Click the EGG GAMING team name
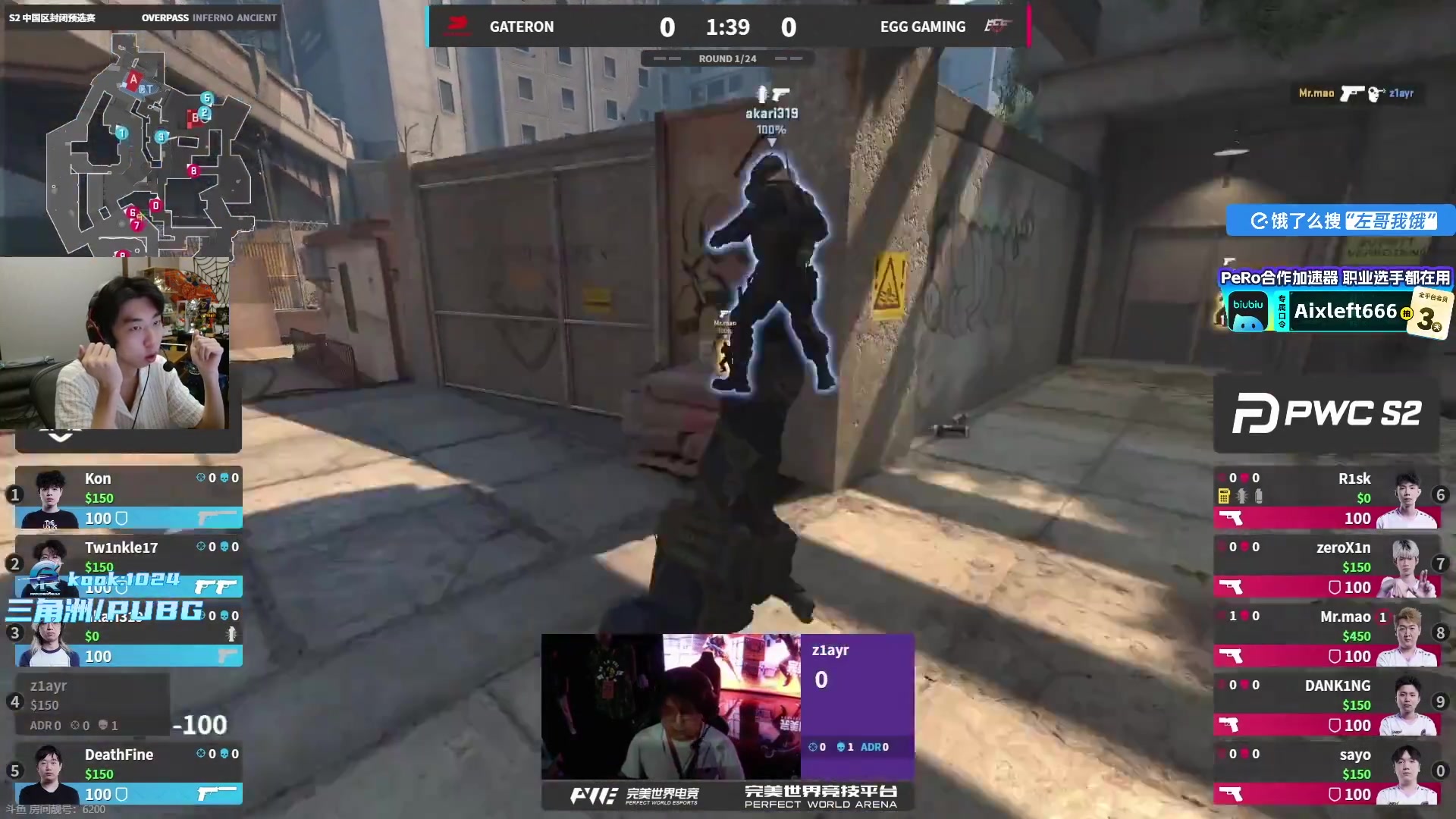This screenshot has width=1456, height=819. 922,27
